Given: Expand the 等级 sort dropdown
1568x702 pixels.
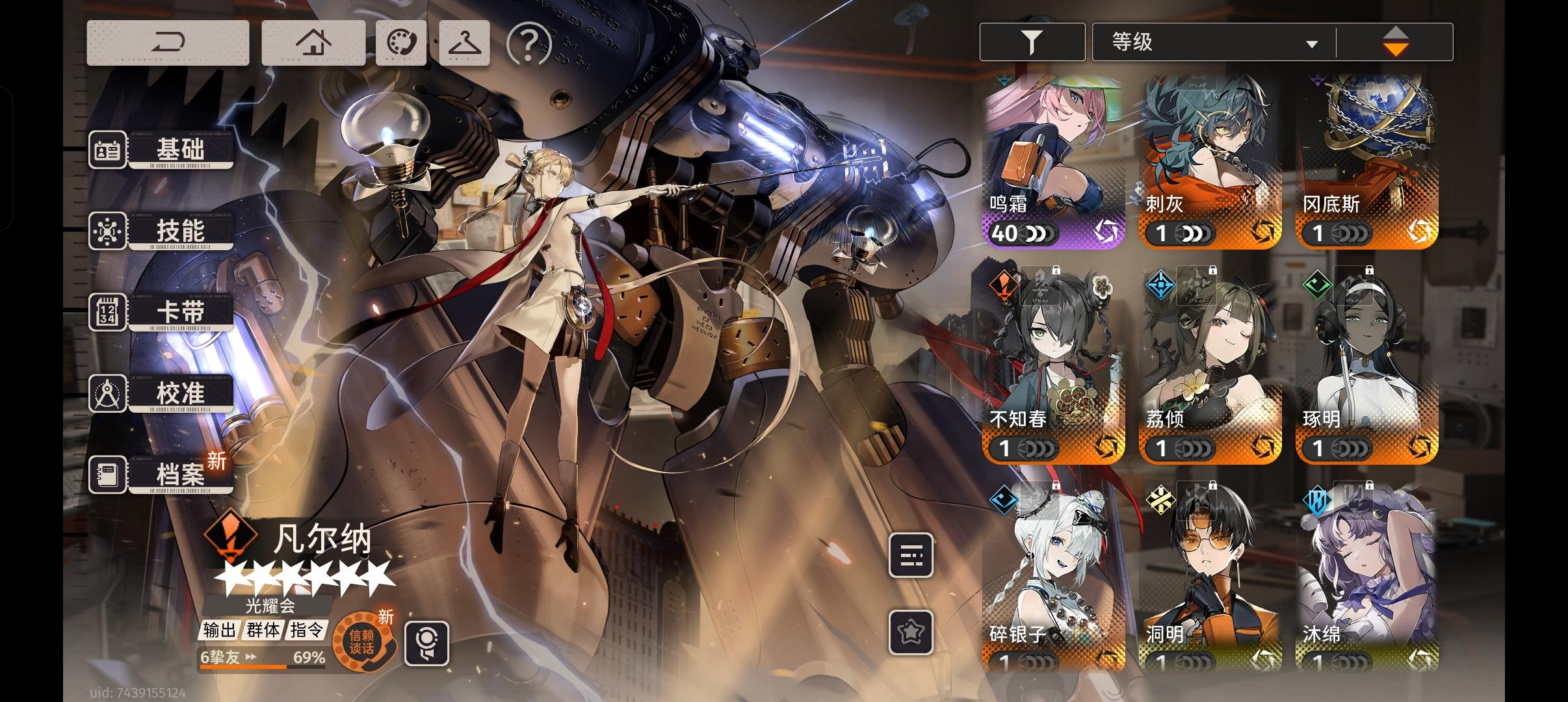Looking at the screenshot, I should point(1213,43).
